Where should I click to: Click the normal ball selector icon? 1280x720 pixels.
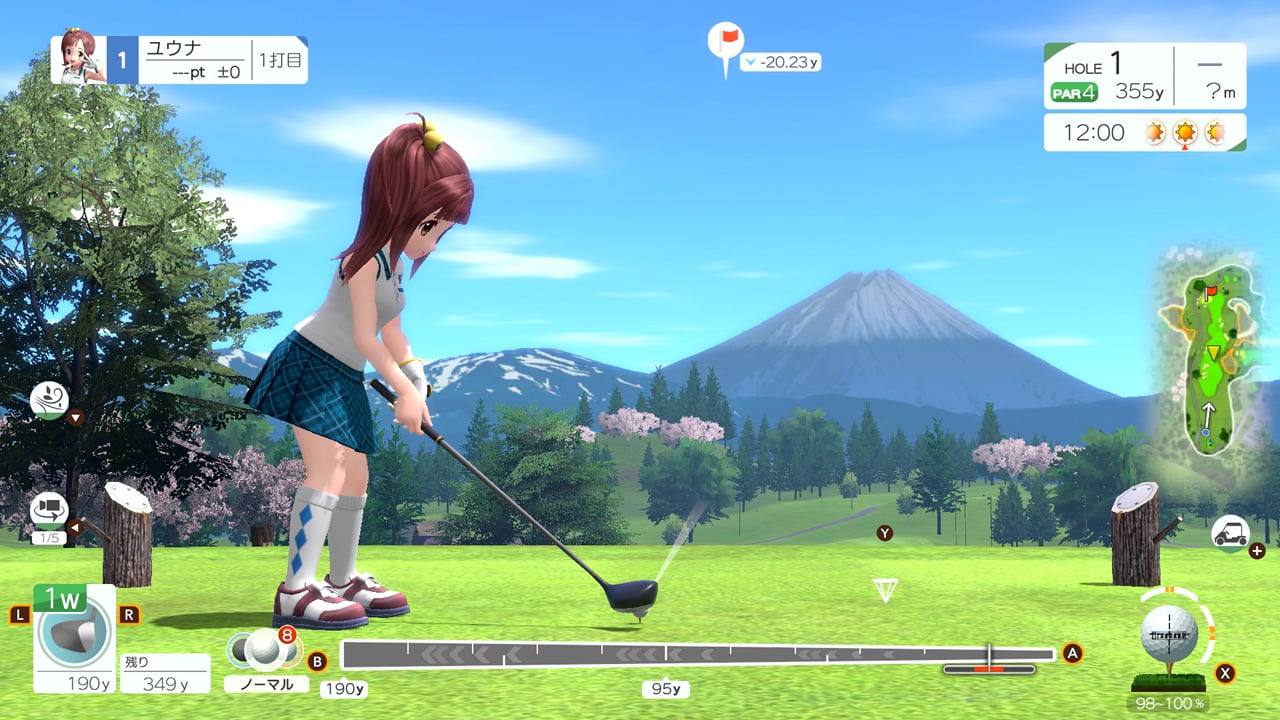click(262, 650)
